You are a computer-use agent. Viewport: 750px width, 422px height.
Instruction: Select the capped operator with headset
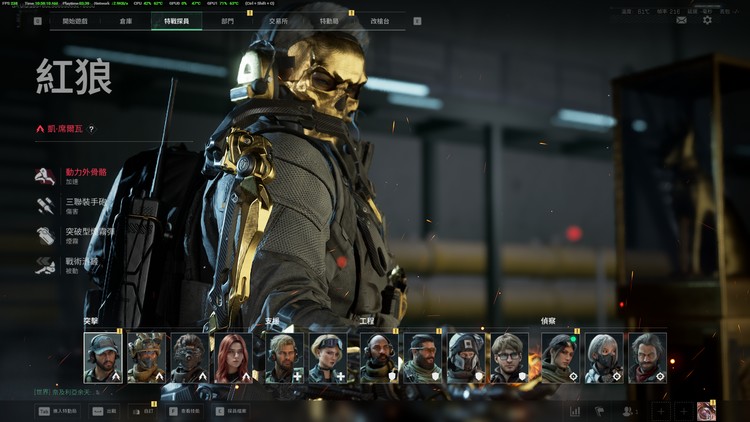click(x=103, y=358)
